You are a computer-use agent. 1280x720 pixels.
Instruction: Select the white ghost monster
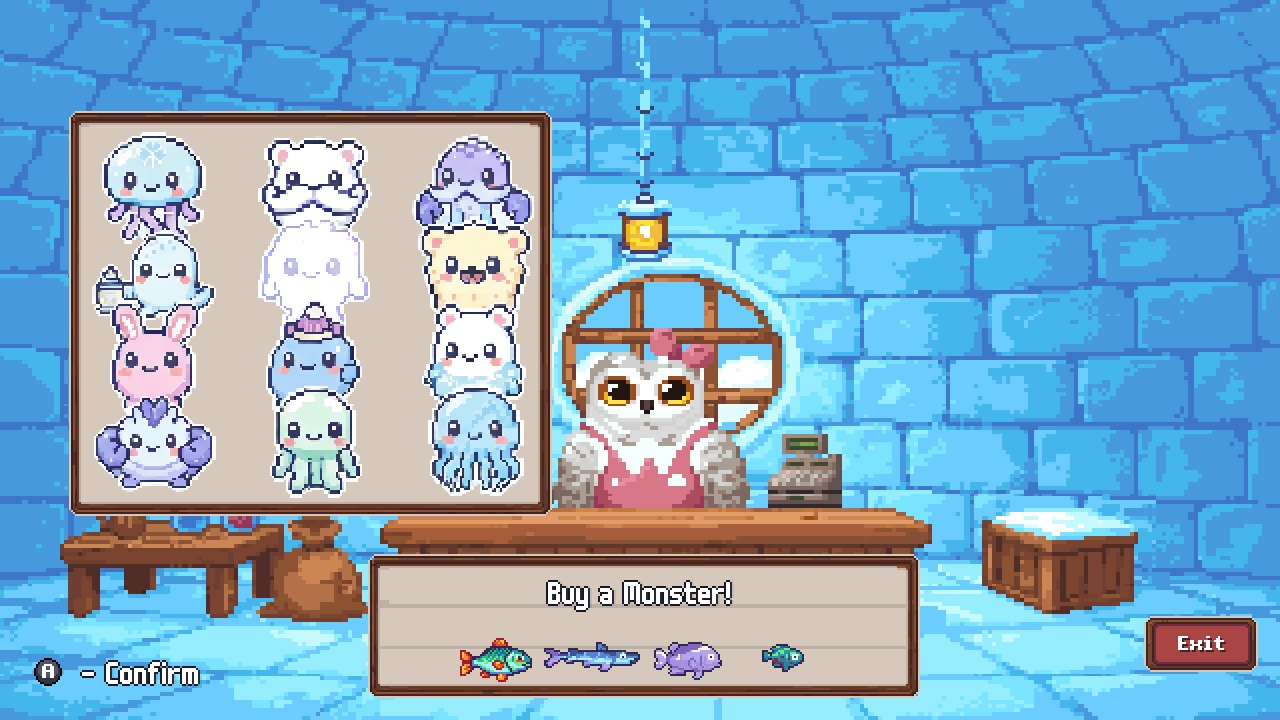313,270
